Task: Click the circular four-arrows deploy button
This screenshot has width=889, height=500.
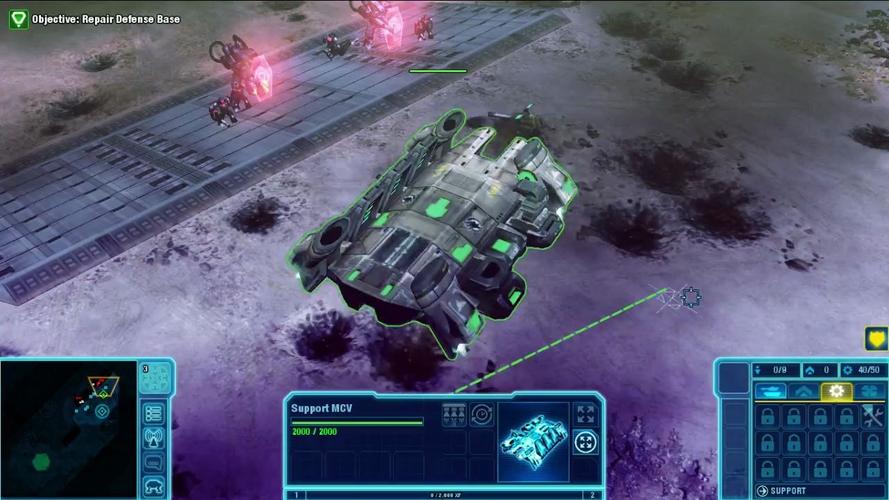Action: click(x=586, y=441)
